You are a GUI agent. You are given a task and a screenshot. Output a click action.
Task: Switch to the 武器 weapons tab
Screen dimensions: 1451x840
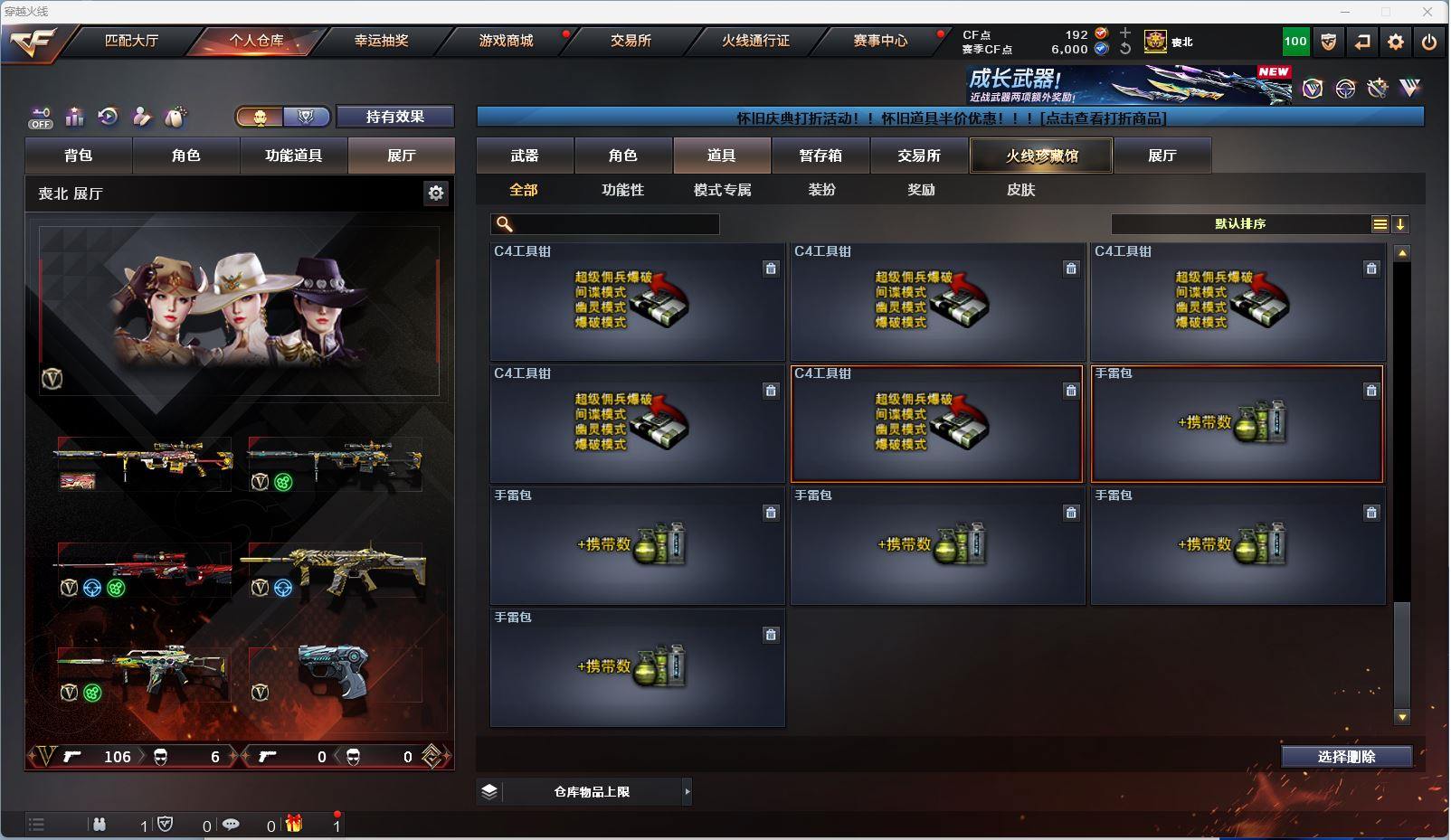(525, 156)
